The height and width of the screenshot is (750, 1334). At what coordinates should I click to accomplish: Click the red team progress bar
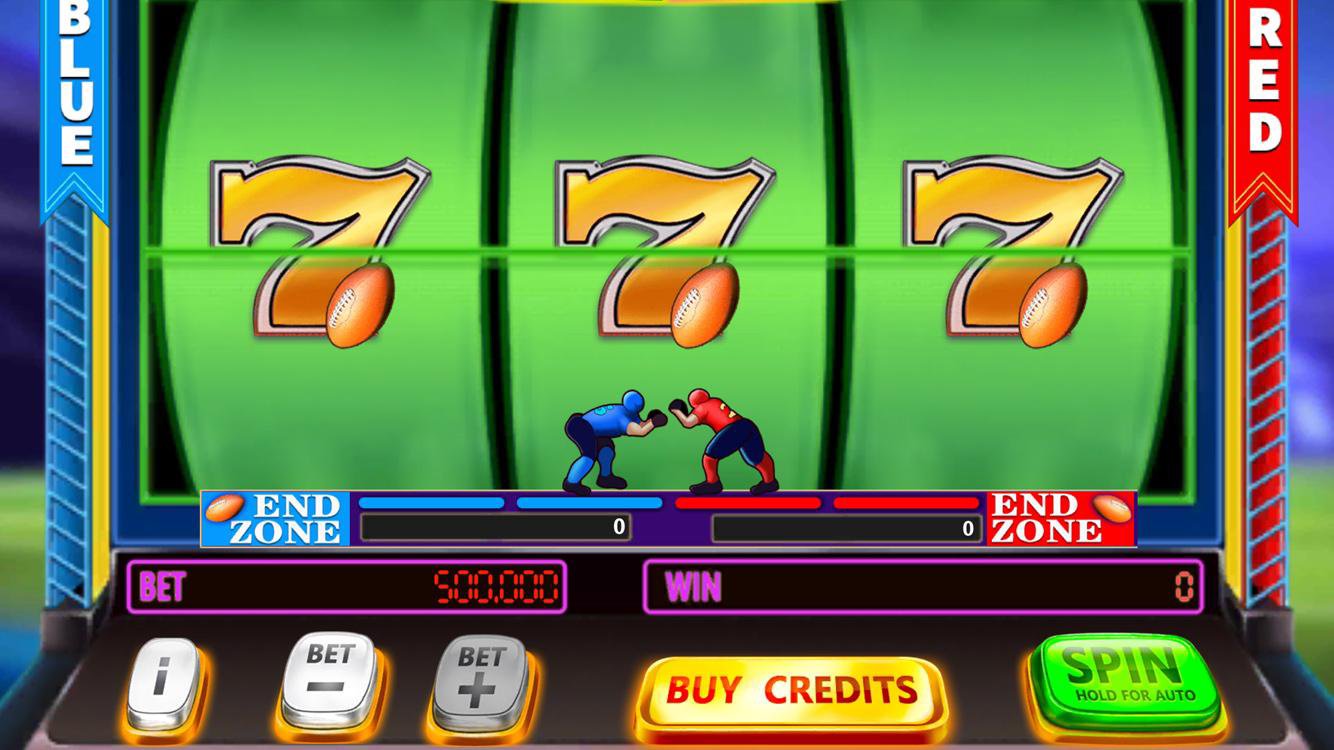828,504
